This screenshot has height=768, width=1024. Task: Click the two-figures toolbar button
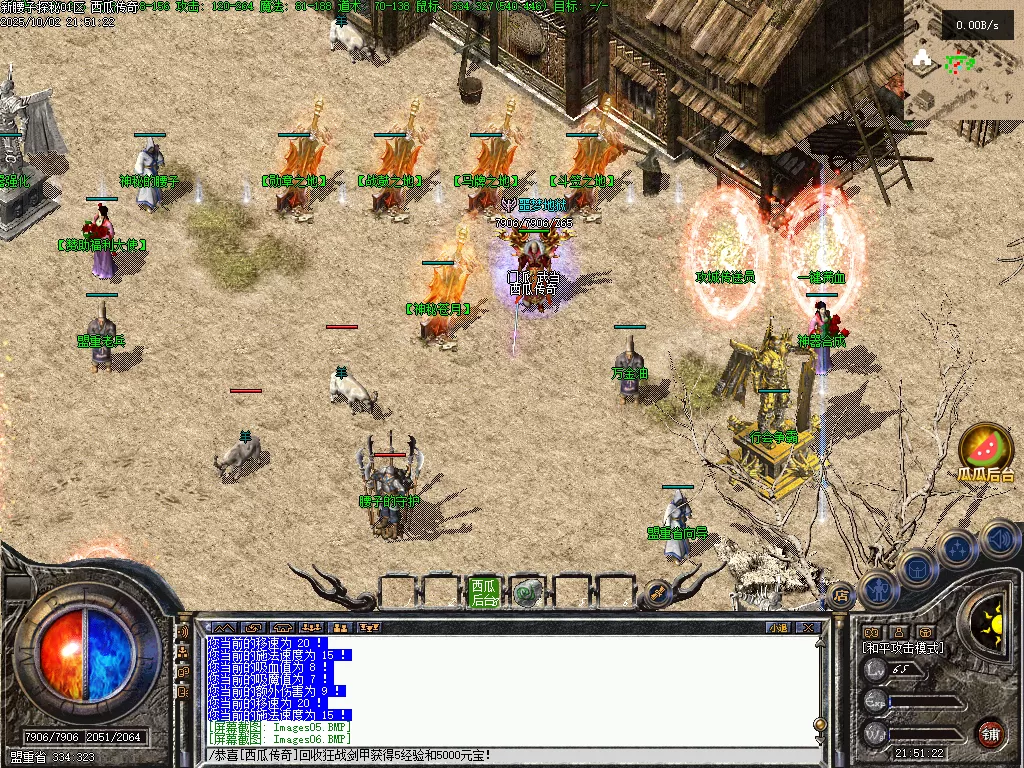(340, 628)
